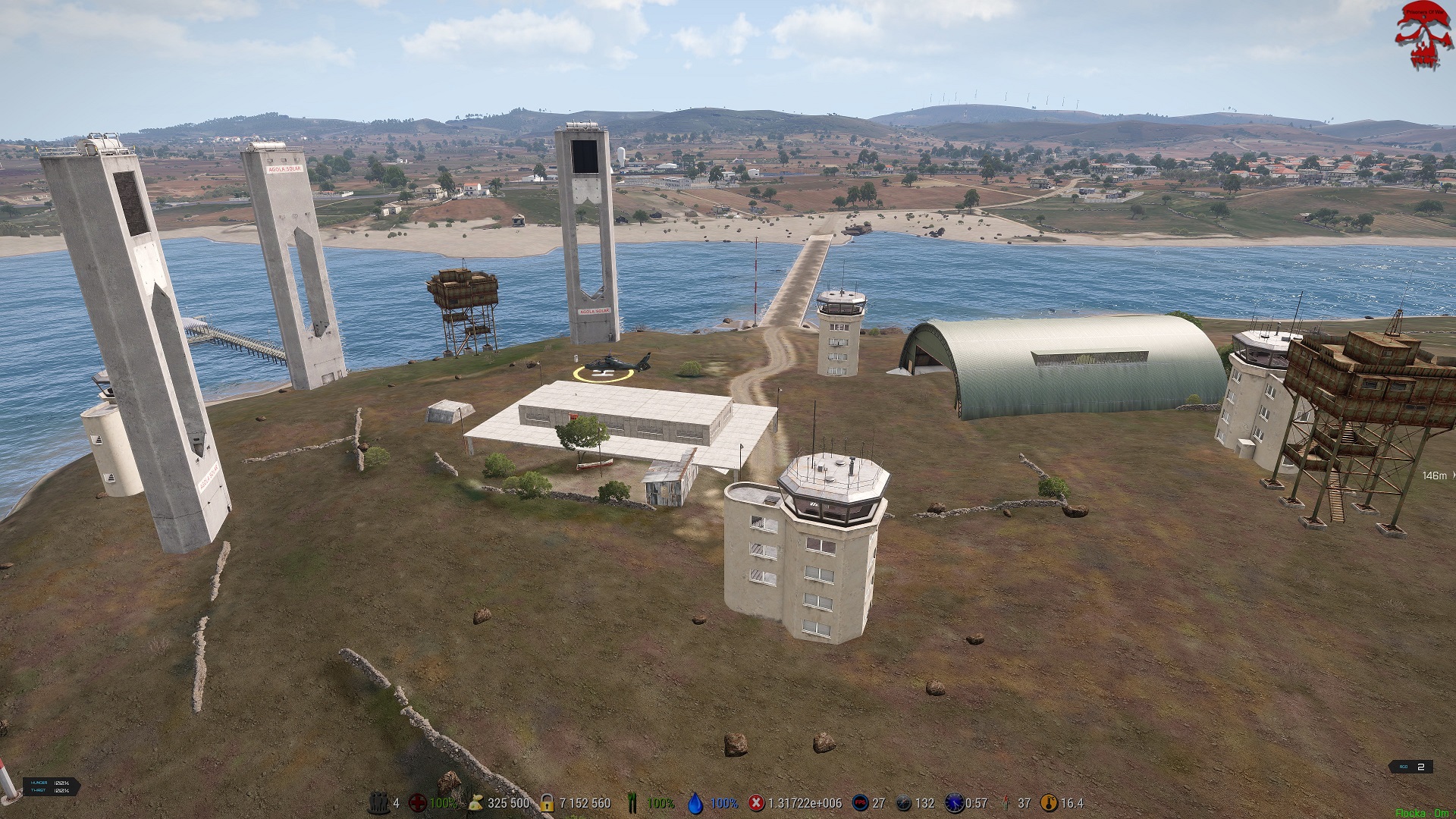Select the FPS counter icon
Viewport: 1456px width, 819px height.
click(x=860, y=802)
